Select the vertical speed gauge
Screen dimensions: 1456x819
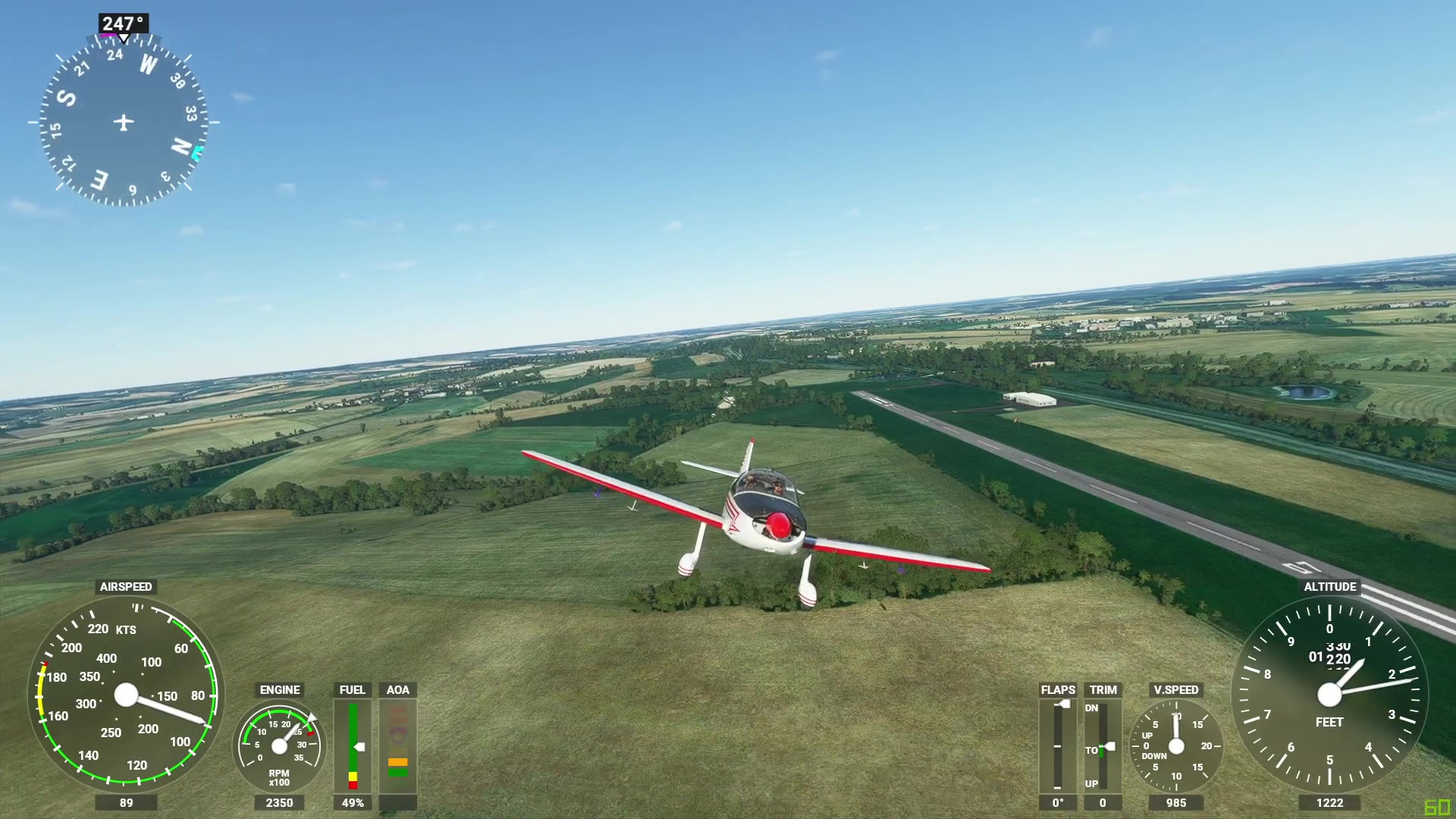click(1176, 746)
